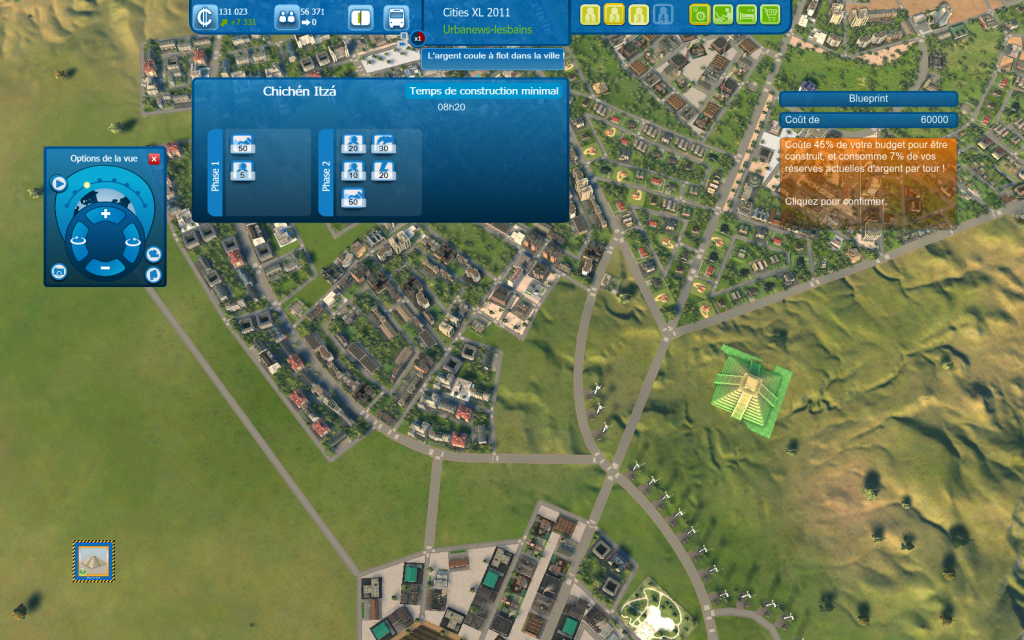
Task: Zoom in with the plus button
Action: (105, 214)
